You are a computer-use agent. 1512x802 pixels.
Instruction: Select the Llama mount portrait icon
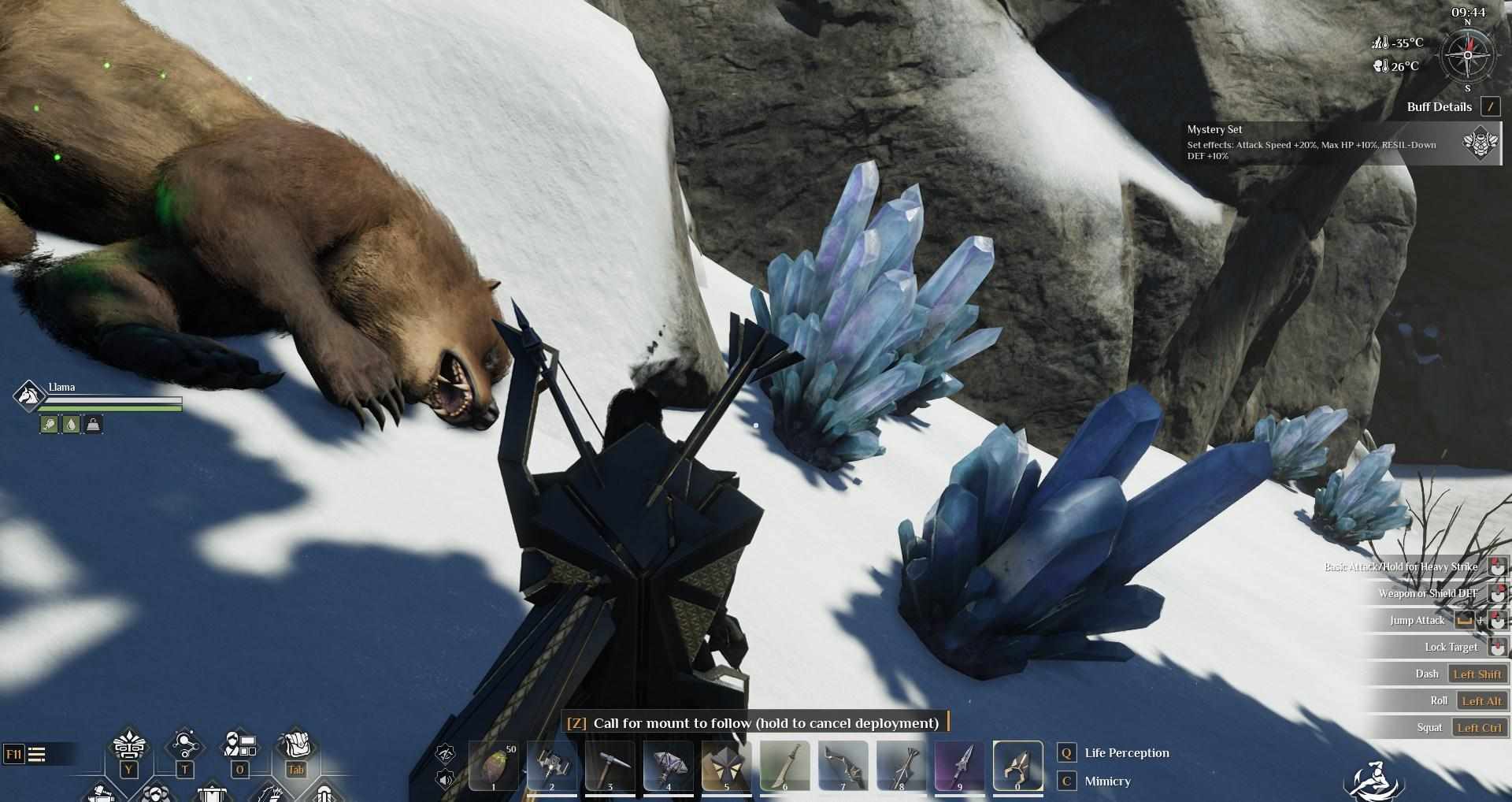pos(29,395)
